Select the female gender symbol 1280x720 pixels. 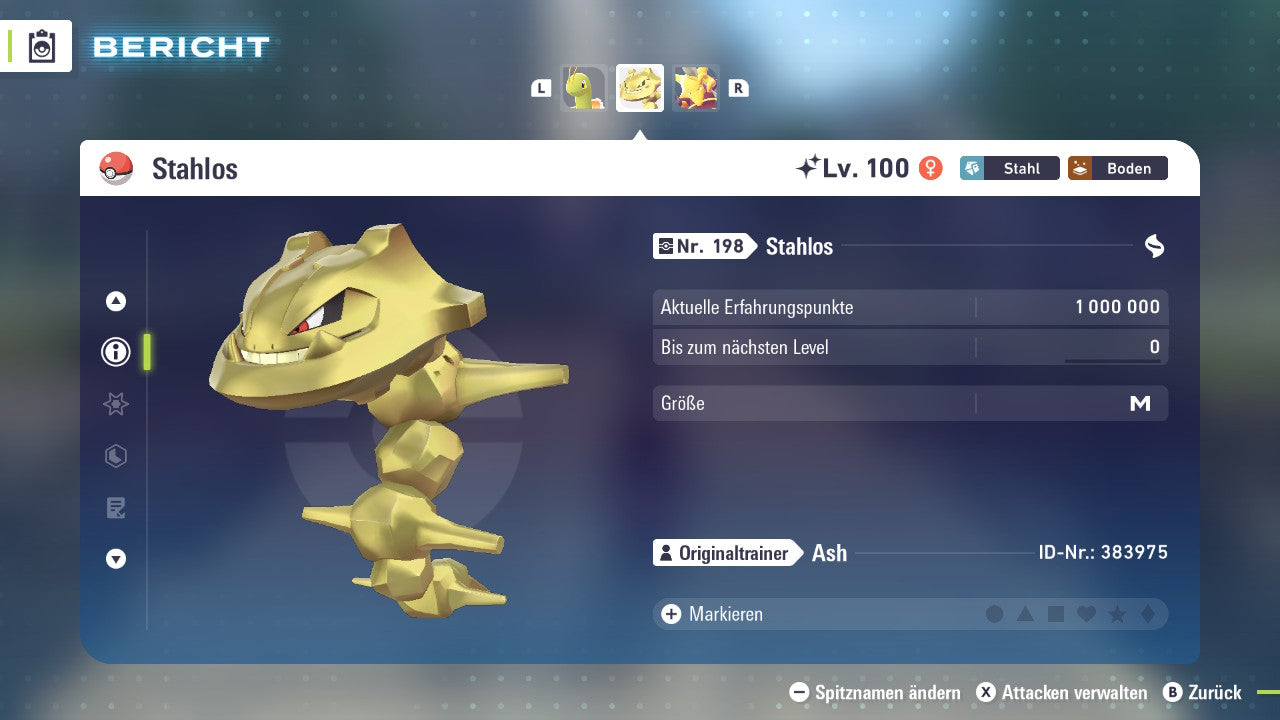point(929,168)
